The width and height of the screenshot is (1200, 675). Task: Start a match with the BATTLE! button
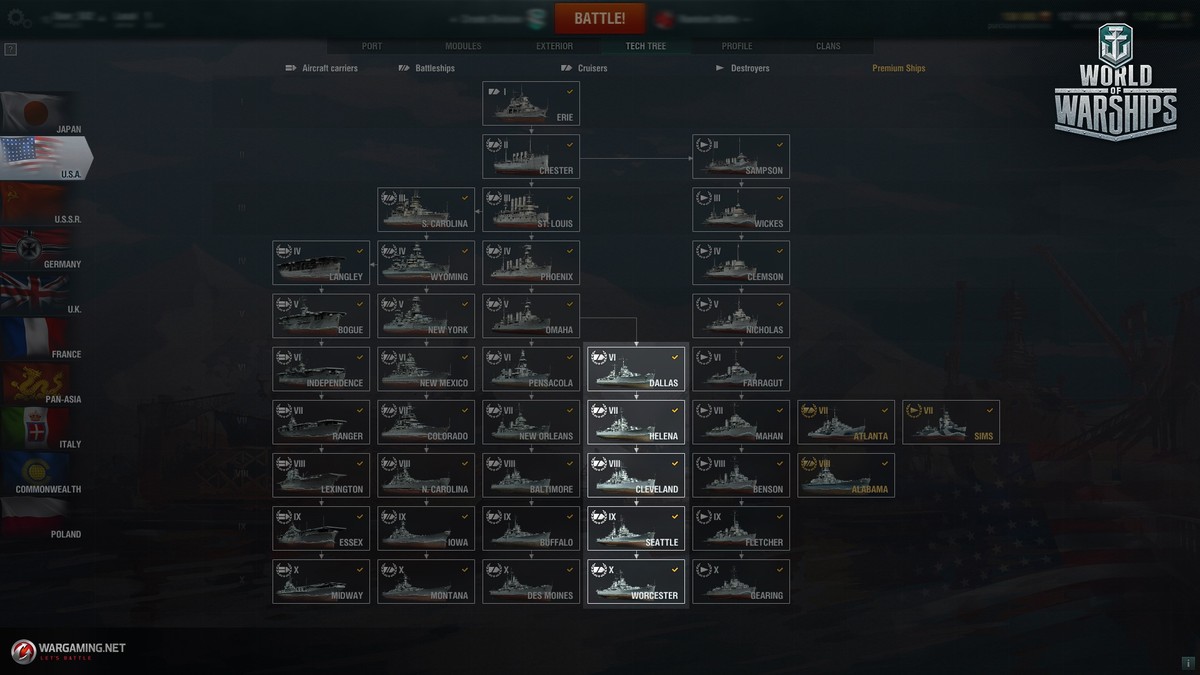(600, 19)
